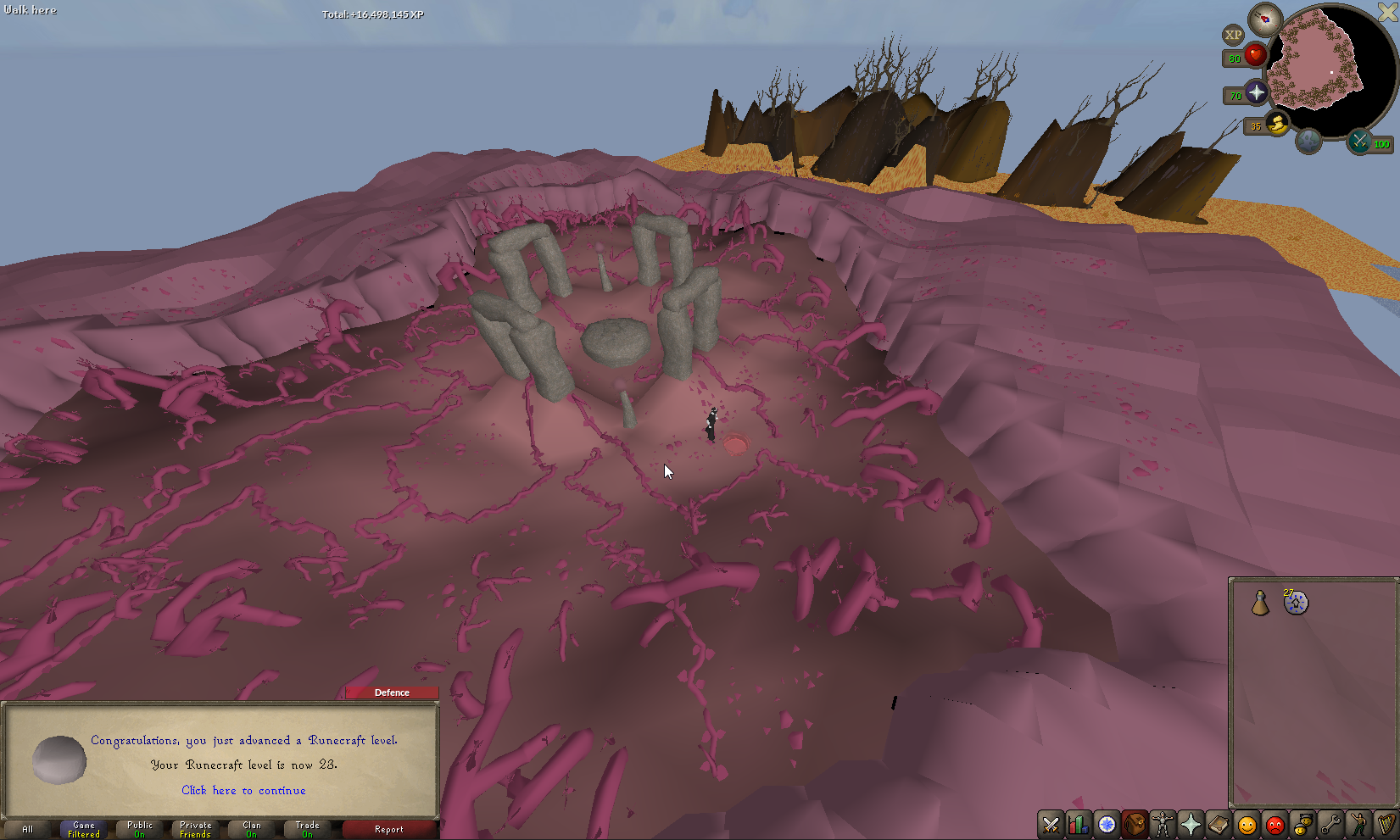Click here to continue the level-up dialogue
Screen dimensions: 1400x840
click(243, 790)
